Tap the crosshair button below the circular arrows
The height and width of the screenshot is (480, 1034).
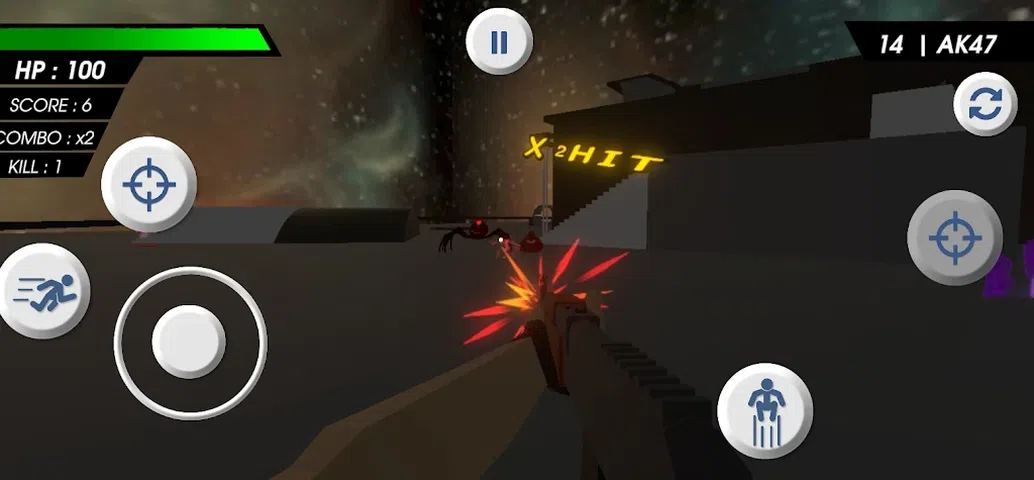(954, 238)
